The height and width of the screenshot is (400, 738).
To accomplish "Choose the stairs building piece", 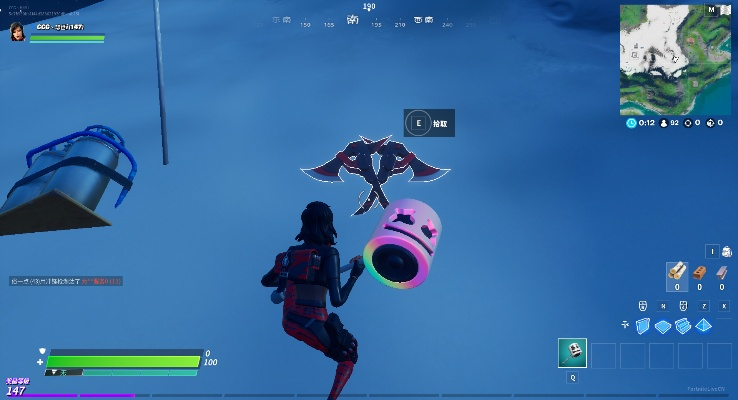I will tap(683, 326).
